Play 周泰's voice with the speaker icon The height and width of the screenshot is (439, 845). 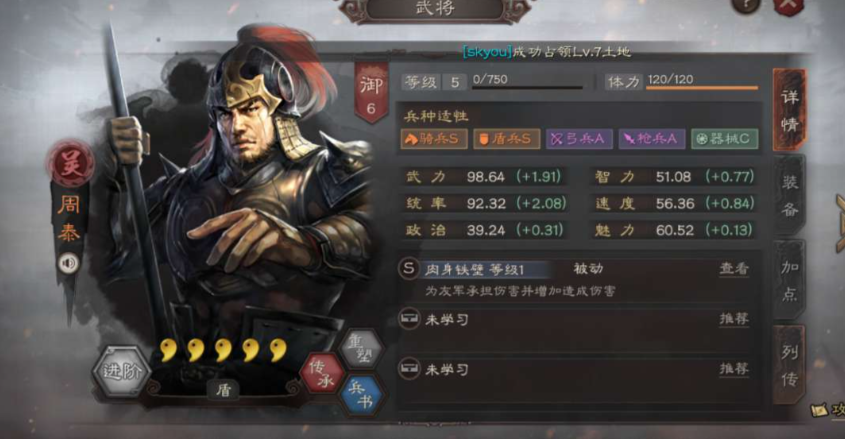coord(69,263)
